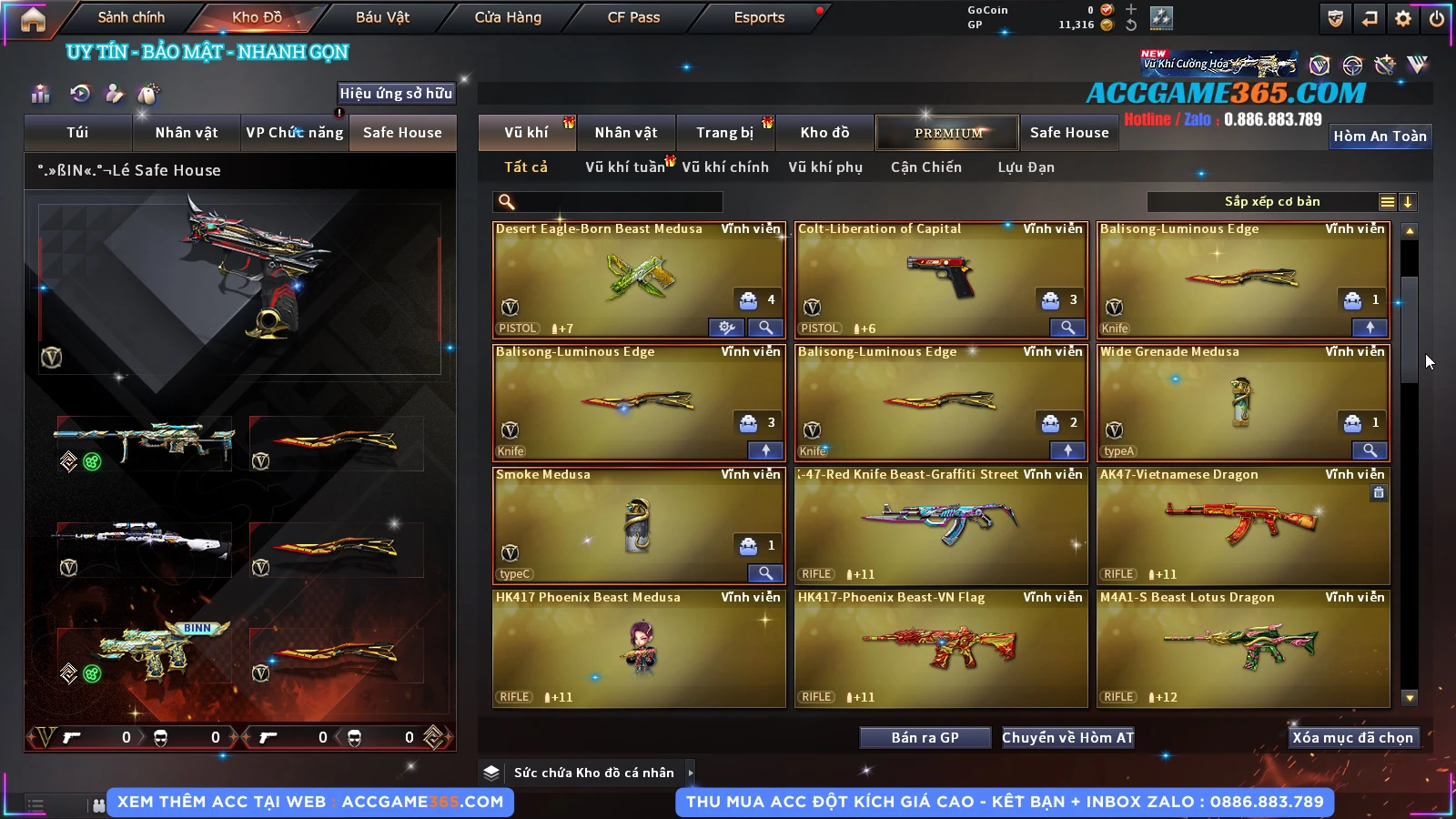Open the Cửa Hàng shop

[x=508, y=17]
